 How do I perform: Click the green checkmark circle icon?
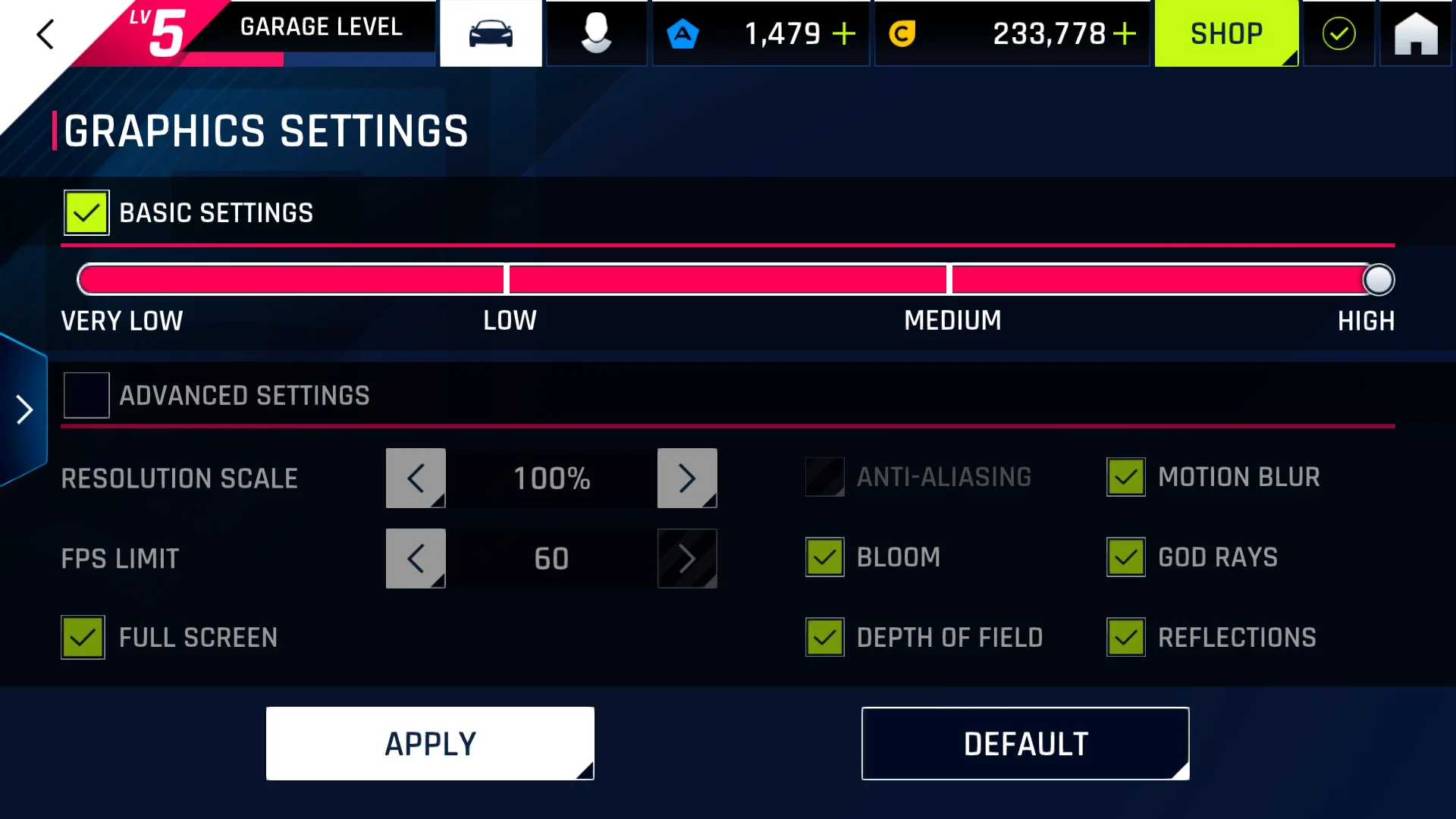point(1338,34)
